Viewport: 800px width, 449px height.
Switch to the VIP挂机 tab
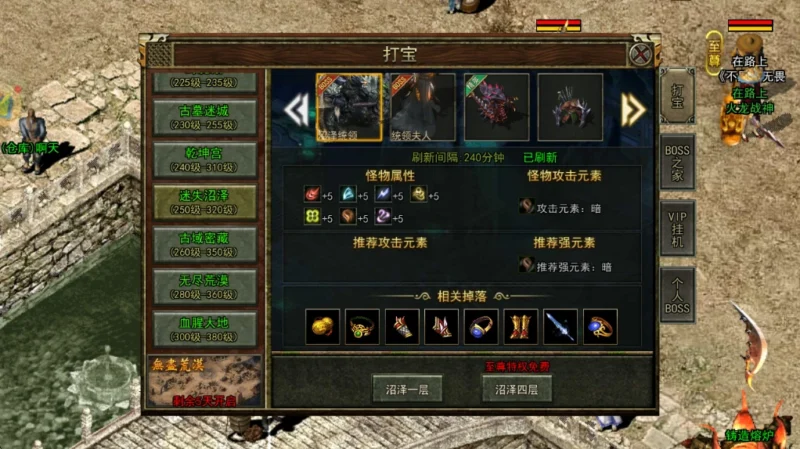[677, 229]
